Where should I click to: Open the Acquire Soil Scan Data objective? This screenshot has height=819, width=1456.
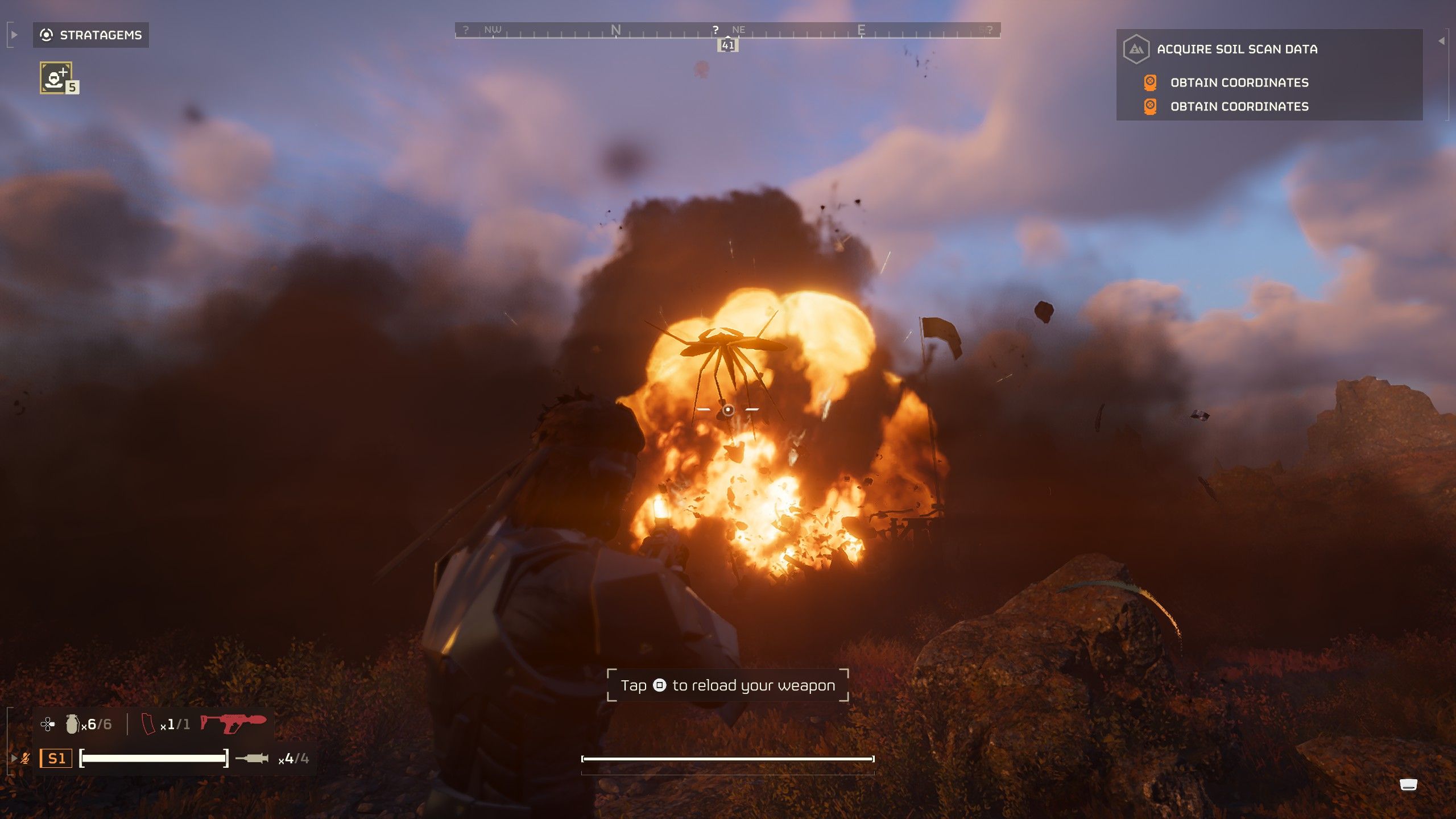pos(1236,49)
